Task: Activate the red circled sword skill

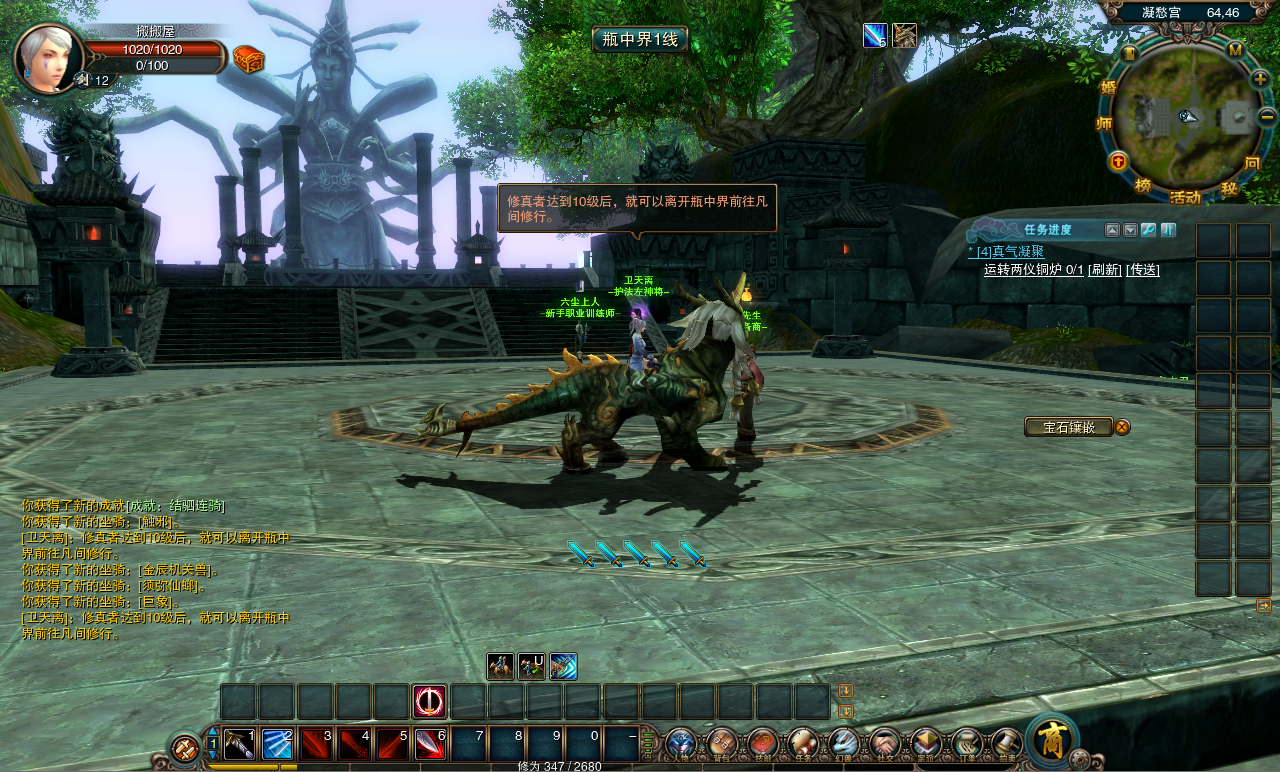Action: point(430,702)
